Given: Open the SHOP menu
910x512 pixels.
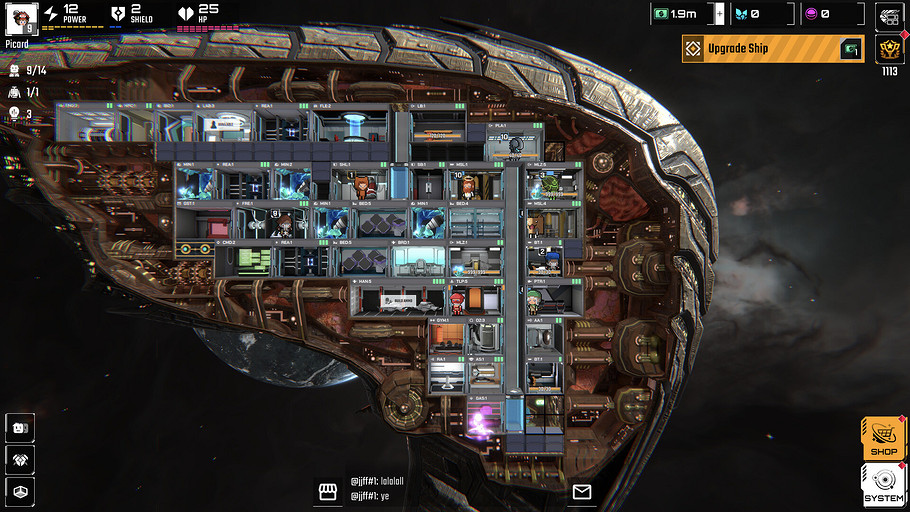Looking at the screenshot, I should [x=883, y=438].
